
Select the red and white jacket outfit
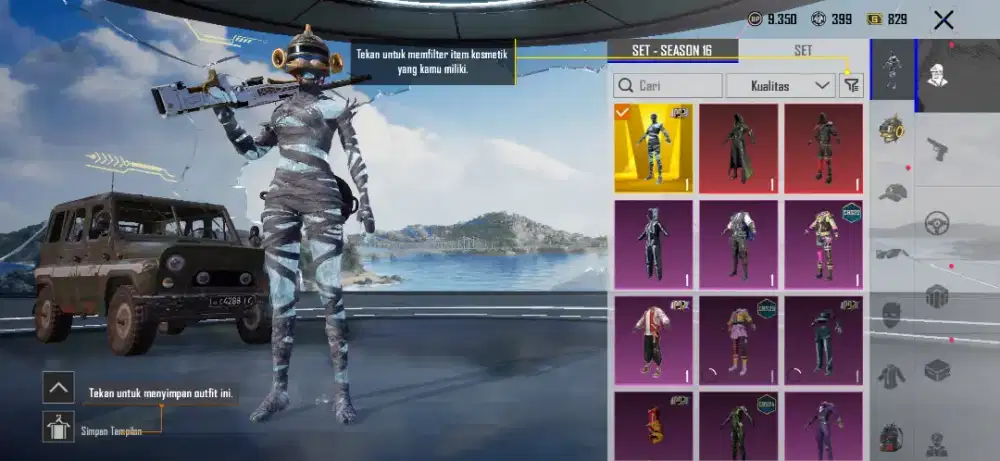653,340
